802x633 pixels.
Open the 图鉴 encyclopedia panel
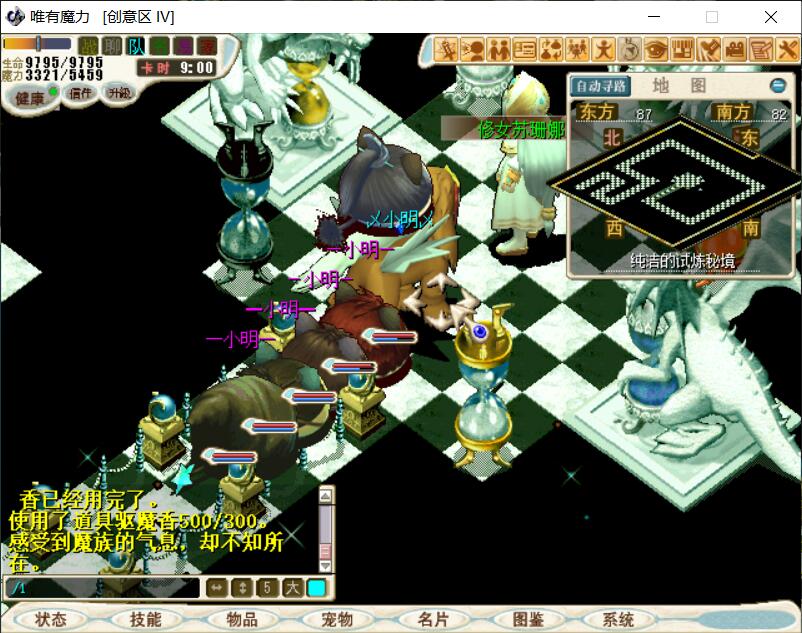point(527,620)
